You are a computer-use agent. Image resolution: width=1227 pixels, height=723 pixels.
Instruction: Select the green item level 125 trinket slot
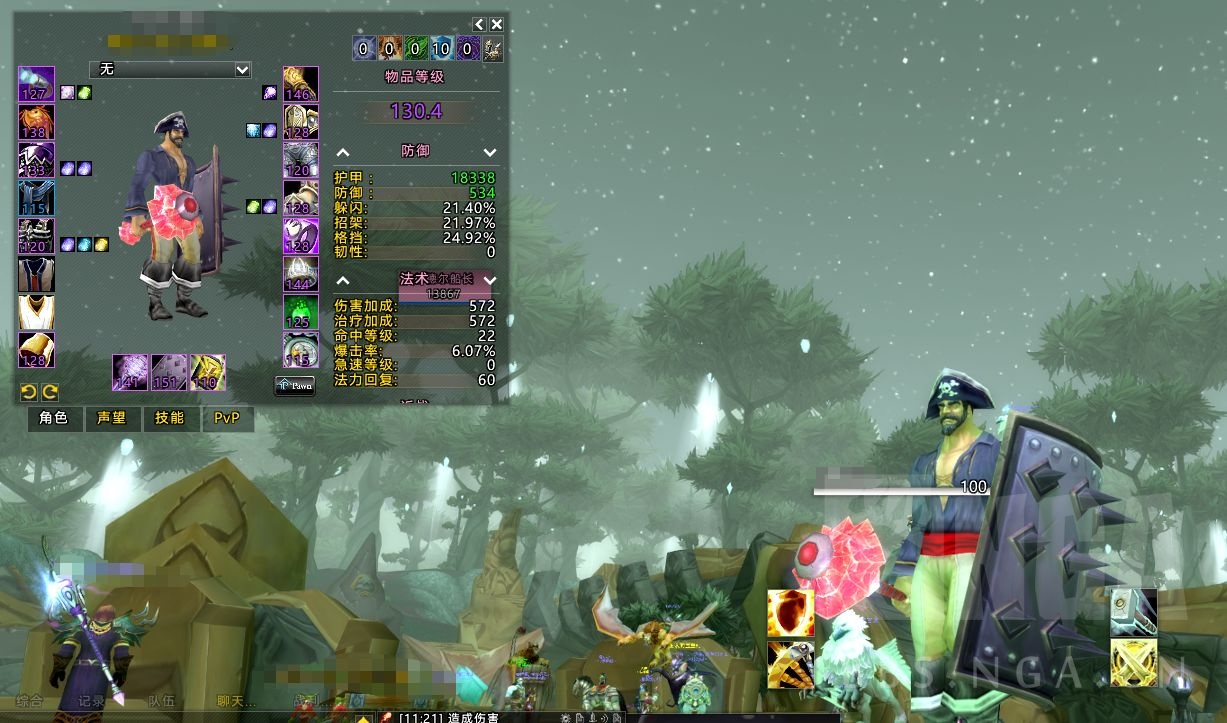[300, 312]
